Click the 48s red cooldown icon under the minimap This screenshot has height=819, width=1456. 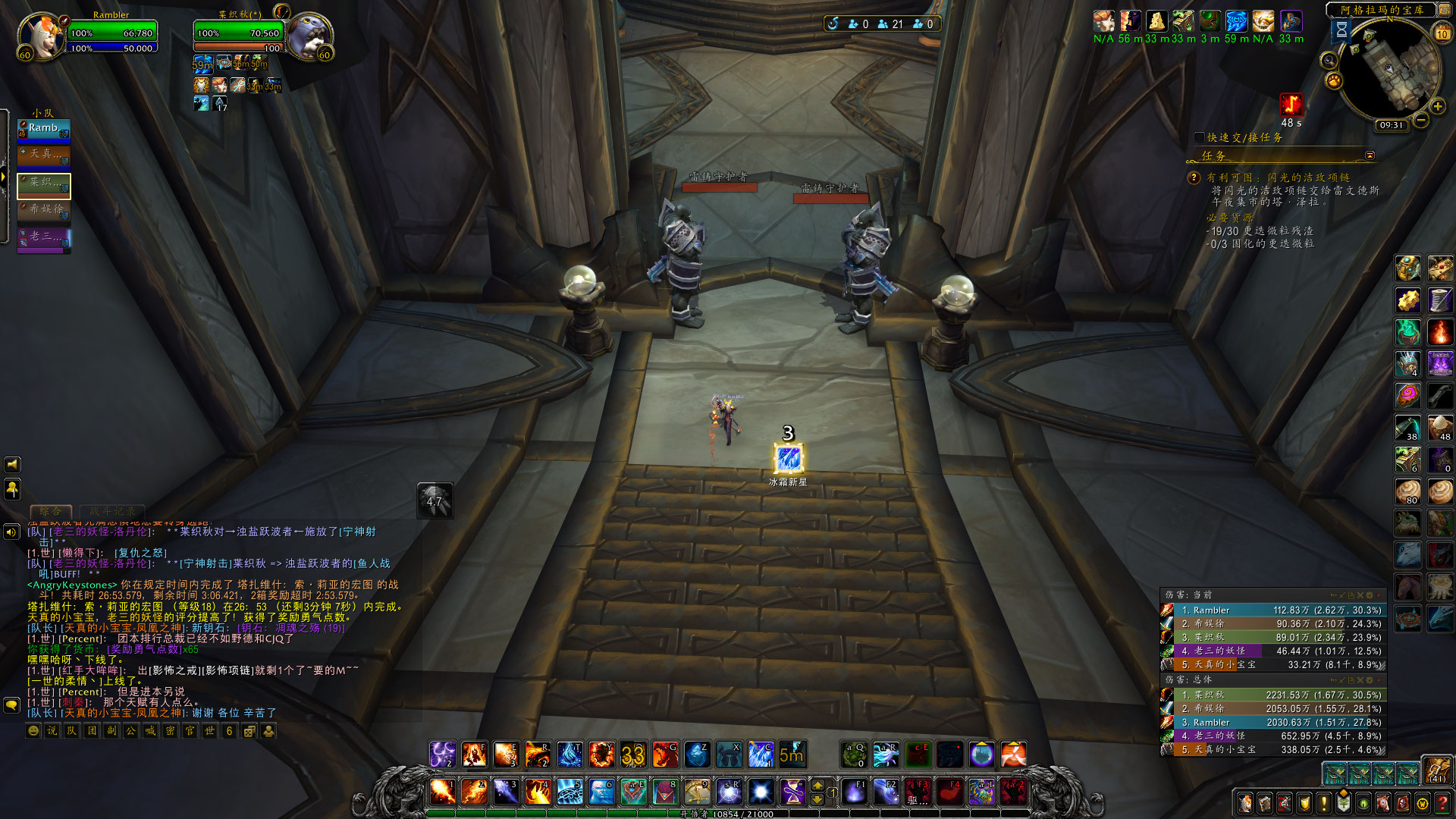(x=1290, y=105)
